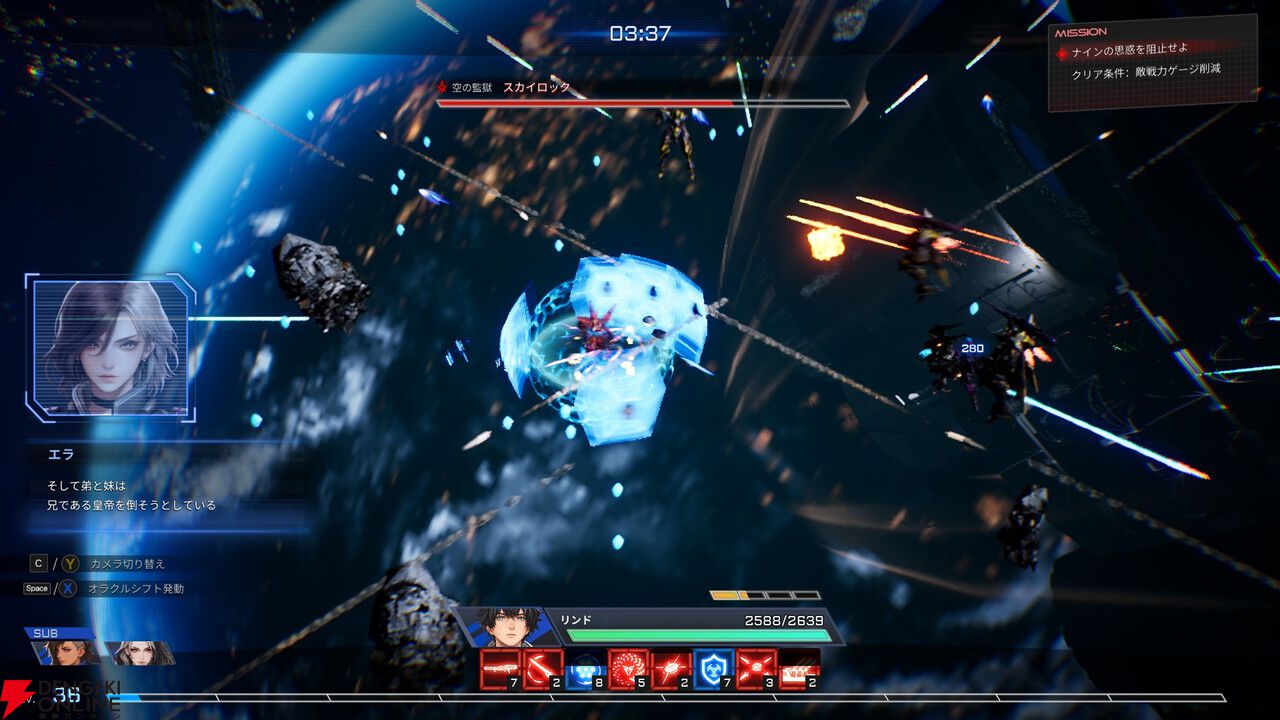The image size is (1280, 720).
Task: Open the Mission objective panel
Action: (1150, 65)
